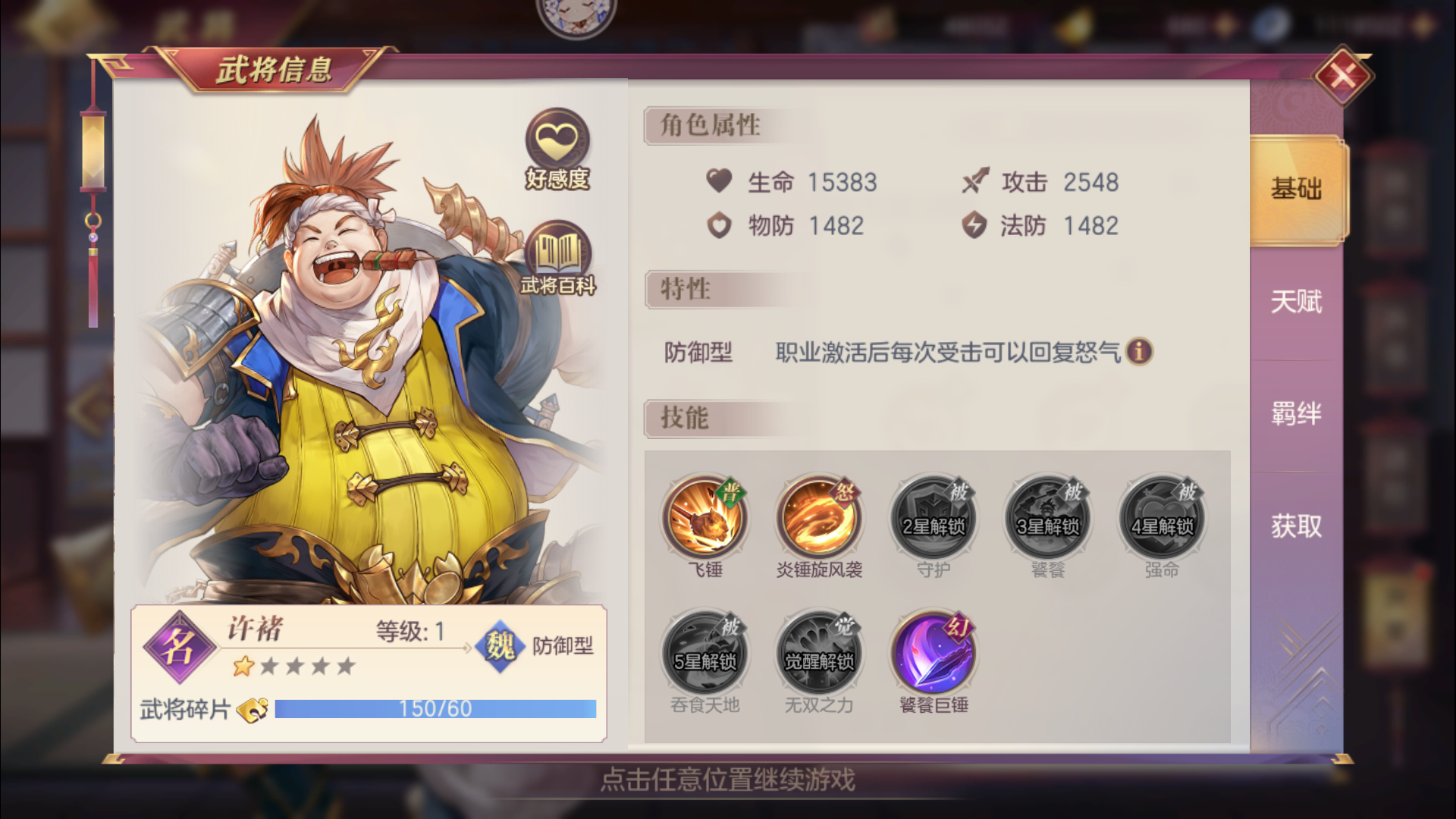This screenshot has width=1456, height=819.
Task: Open the 炎锤旋风袭 rage skill
Action: point(817,518)
